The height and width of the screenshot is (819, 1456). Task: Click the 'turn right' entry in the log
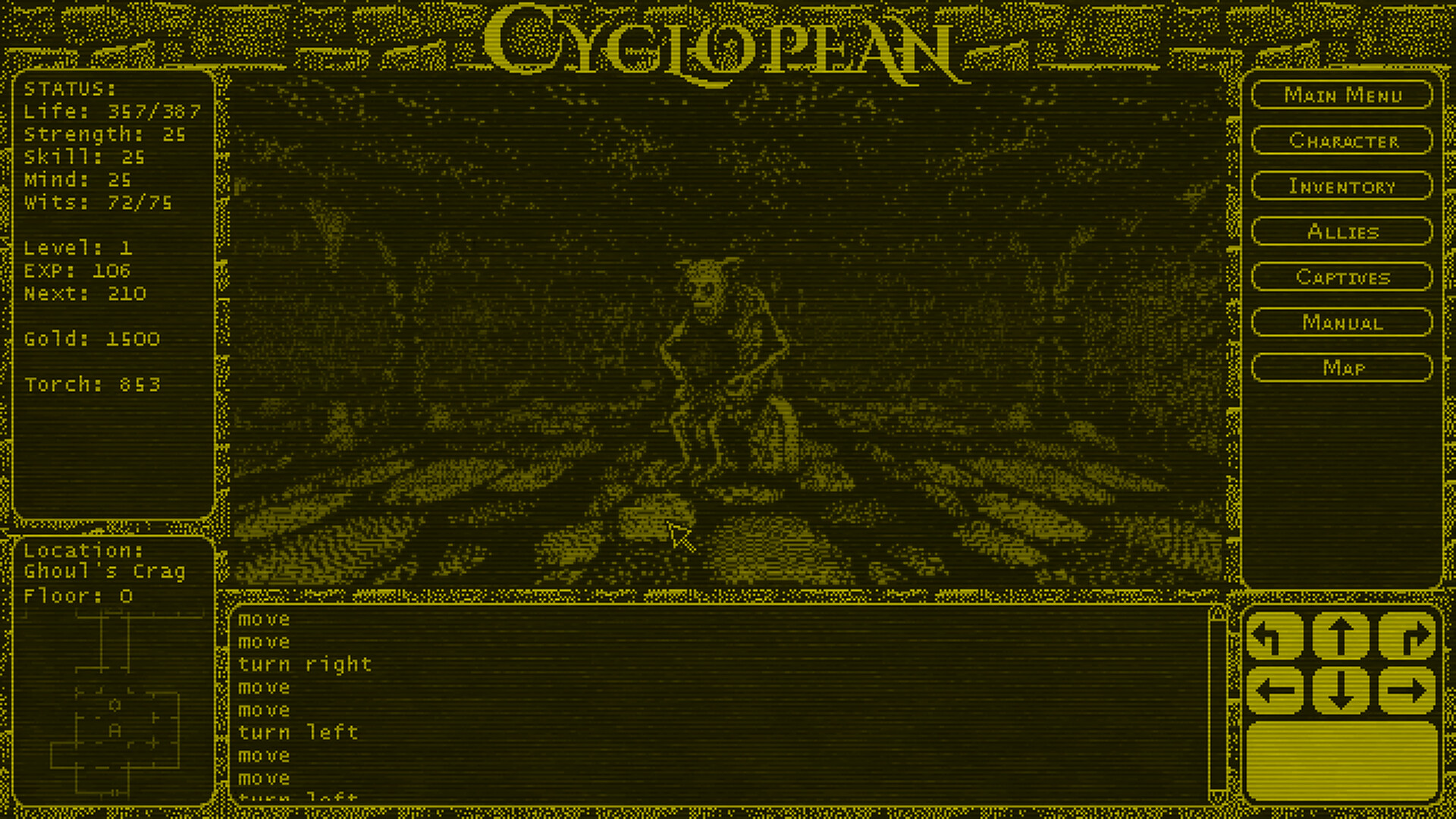(x=305, y=664)
